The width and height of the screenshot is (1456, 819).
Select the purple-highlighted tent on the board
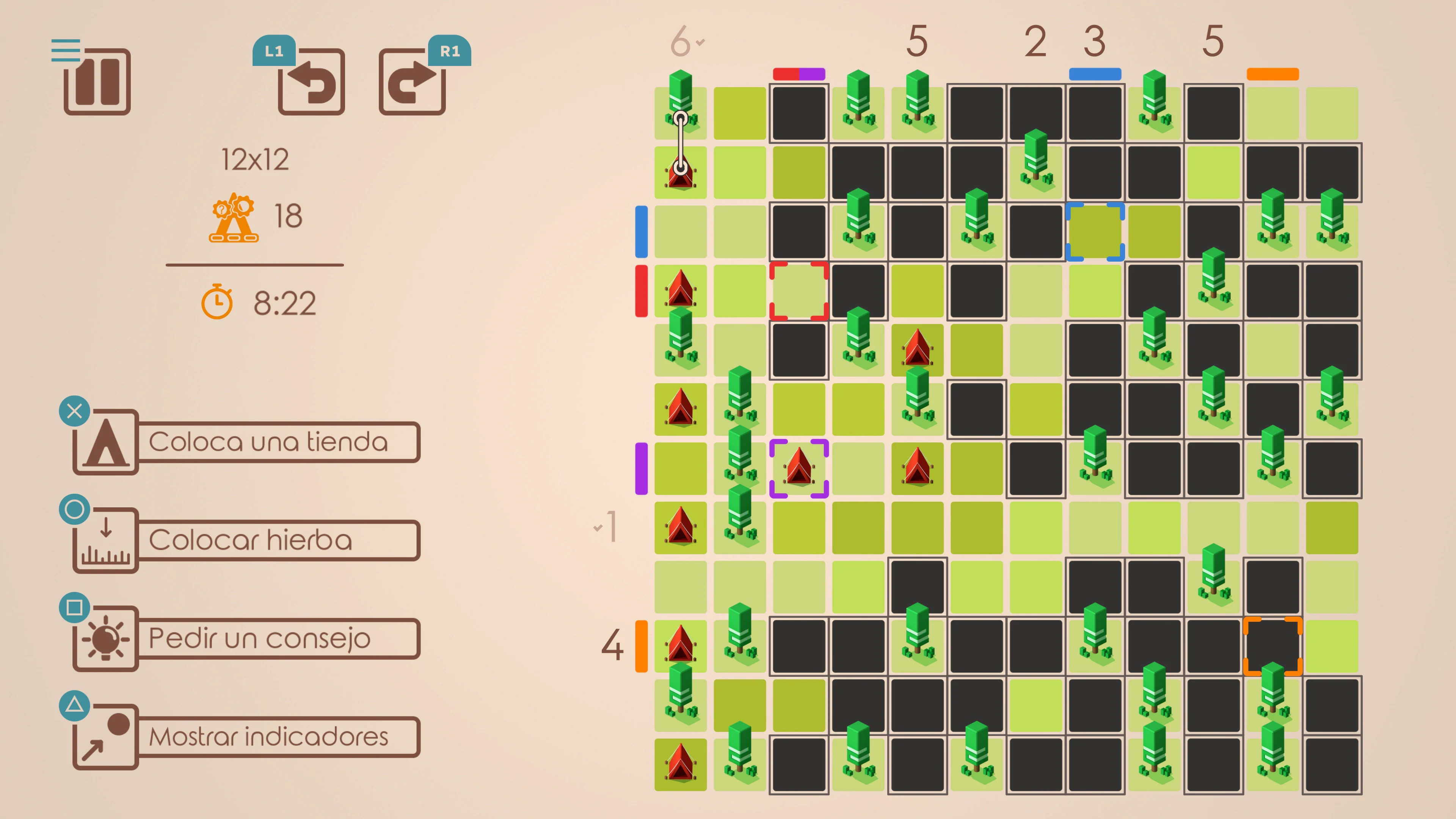point(799,468)
